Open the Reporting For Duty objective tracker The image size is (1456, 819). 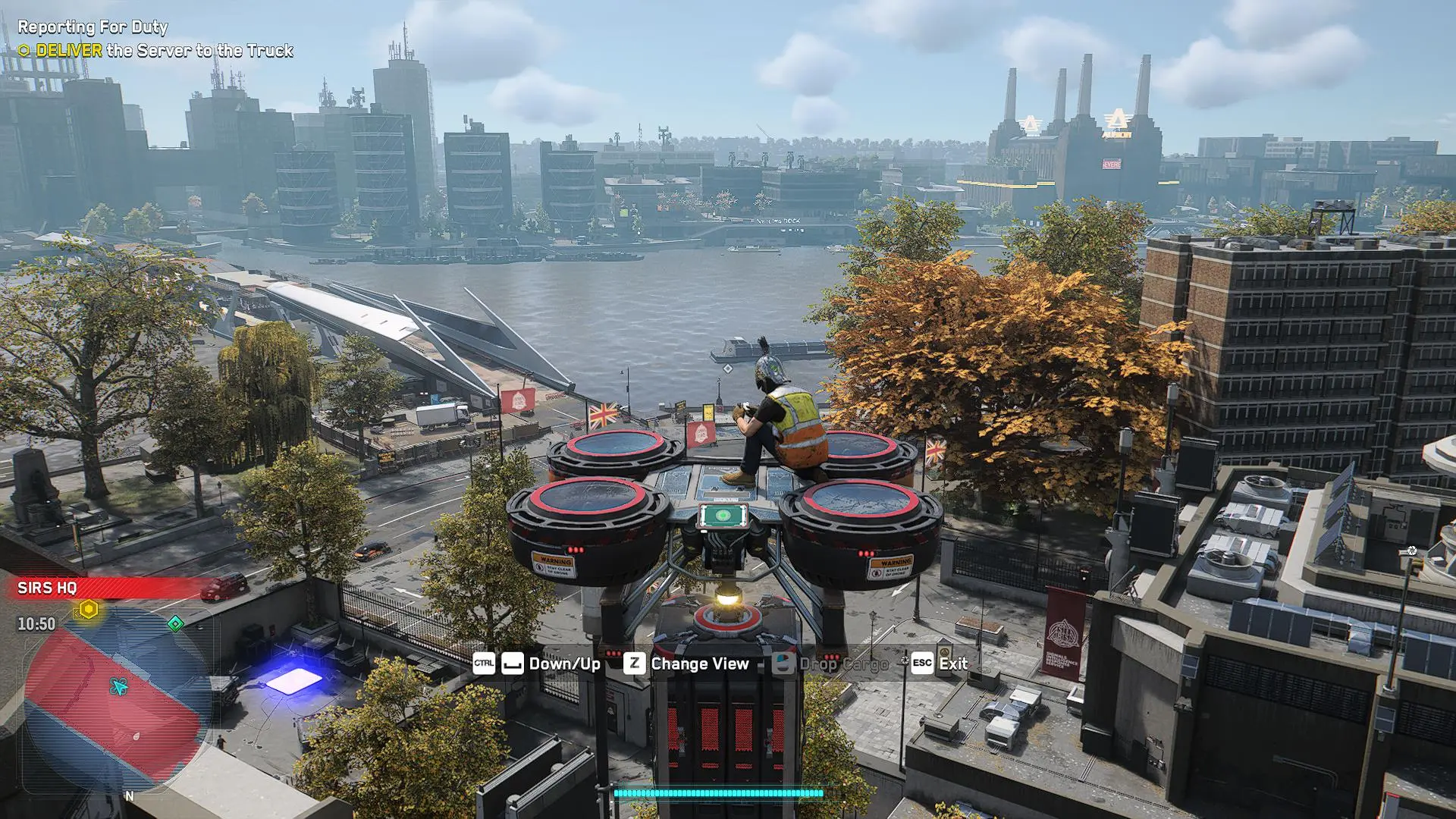(x=93, y=27)
